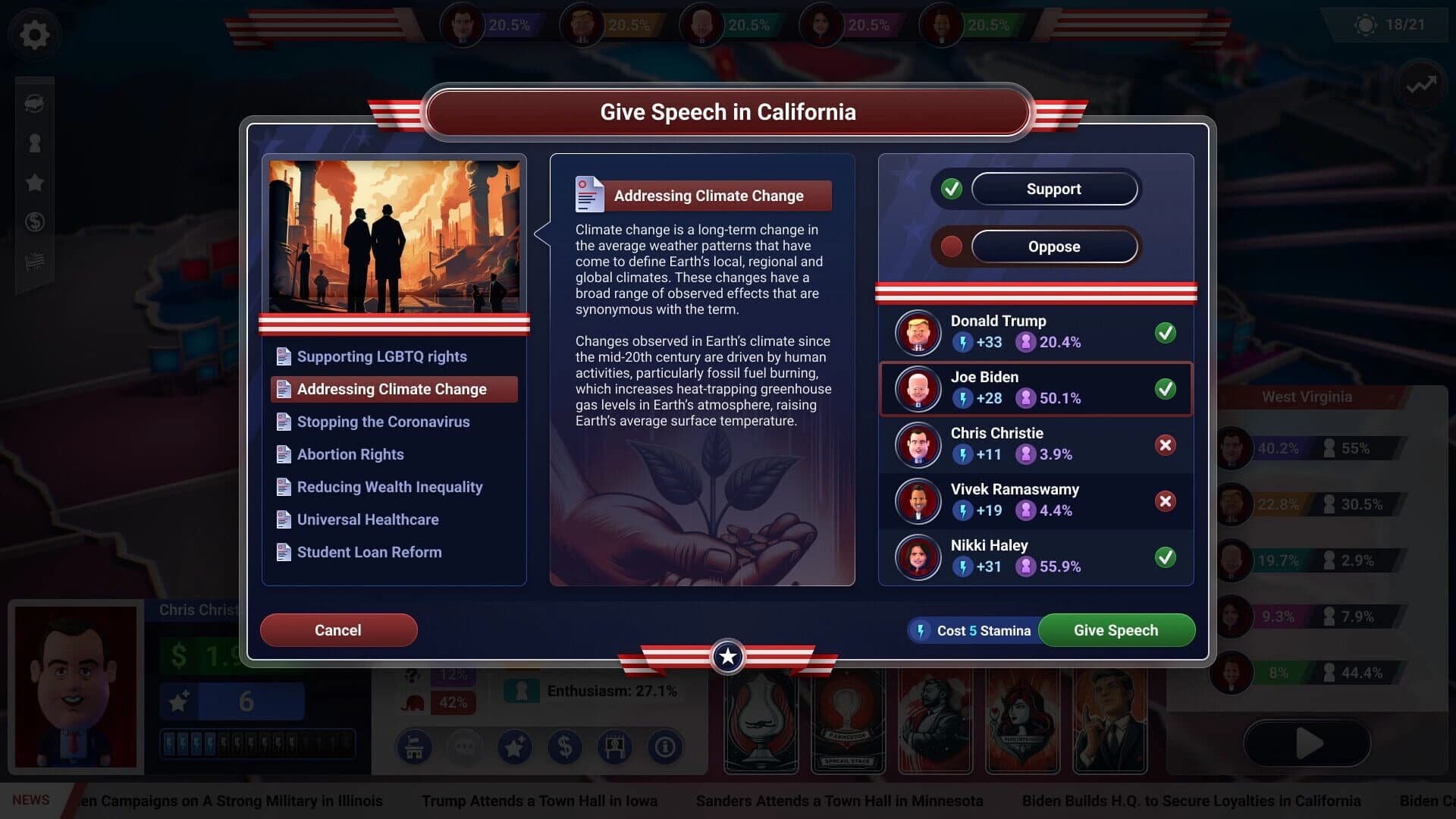Open the town hall building icon
1456x819 pixels.
tap(413, 747)
